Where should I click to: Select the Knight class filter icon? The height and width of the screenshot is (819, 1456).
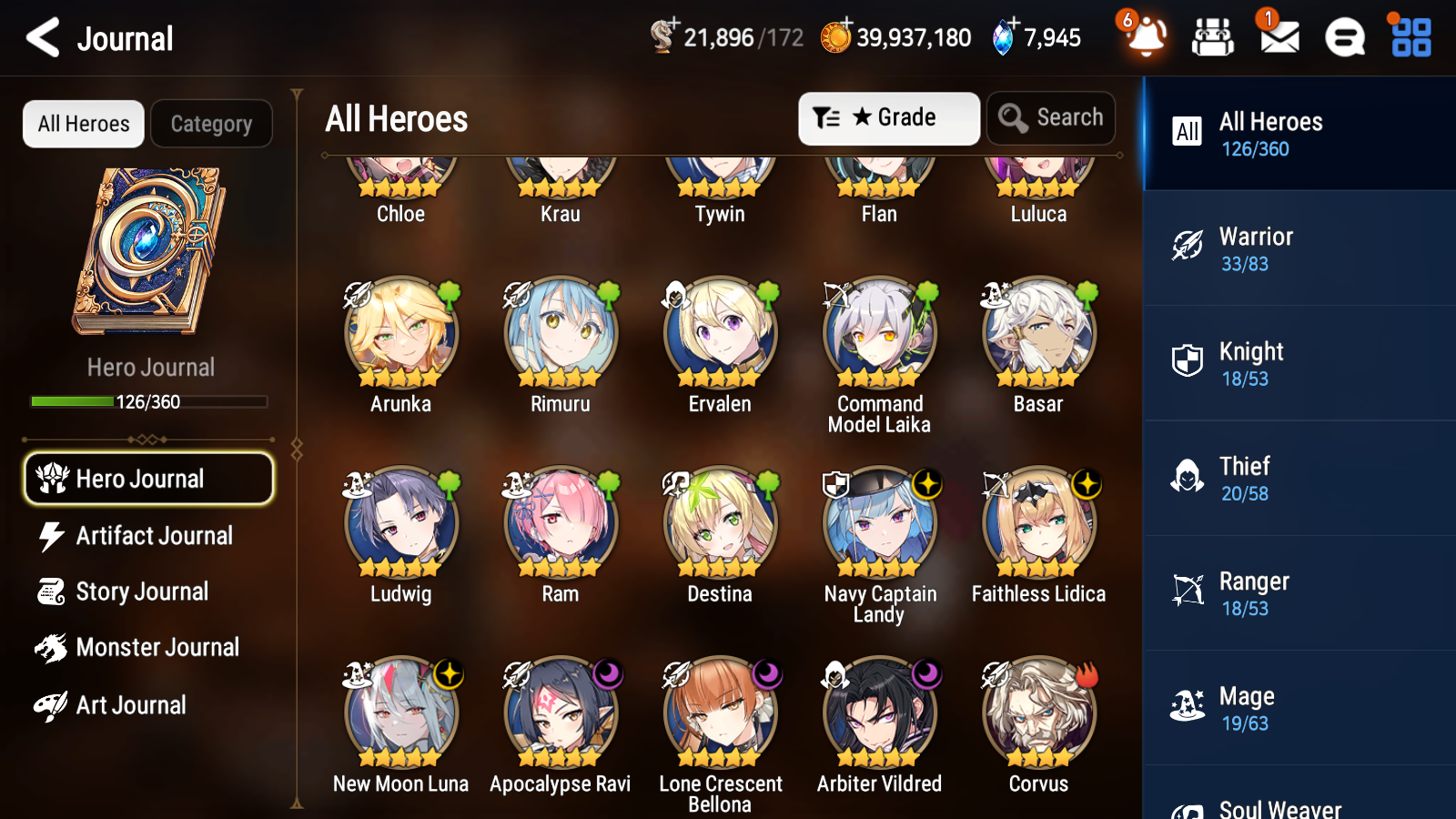(1187, 361)
